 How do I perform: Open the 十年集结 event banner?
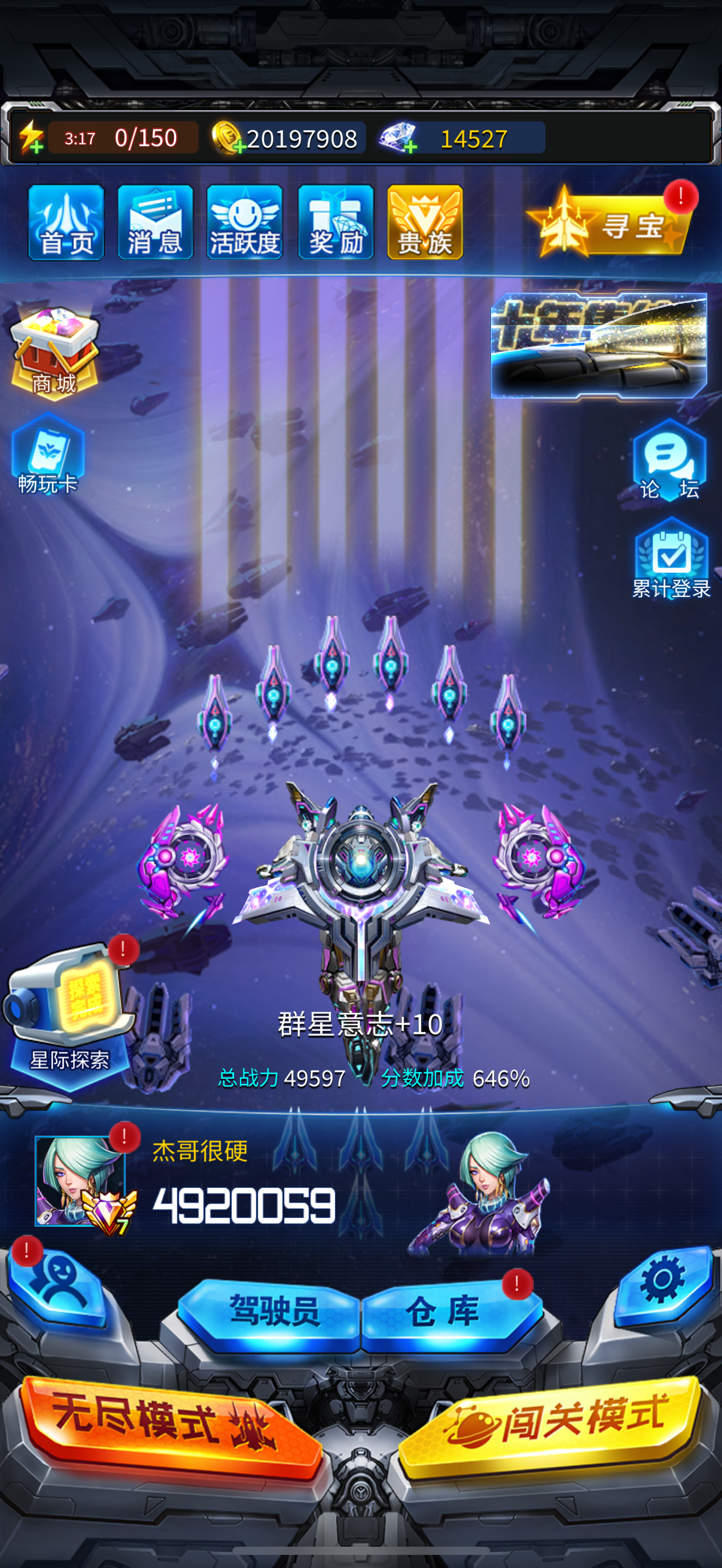click(598, 345)
